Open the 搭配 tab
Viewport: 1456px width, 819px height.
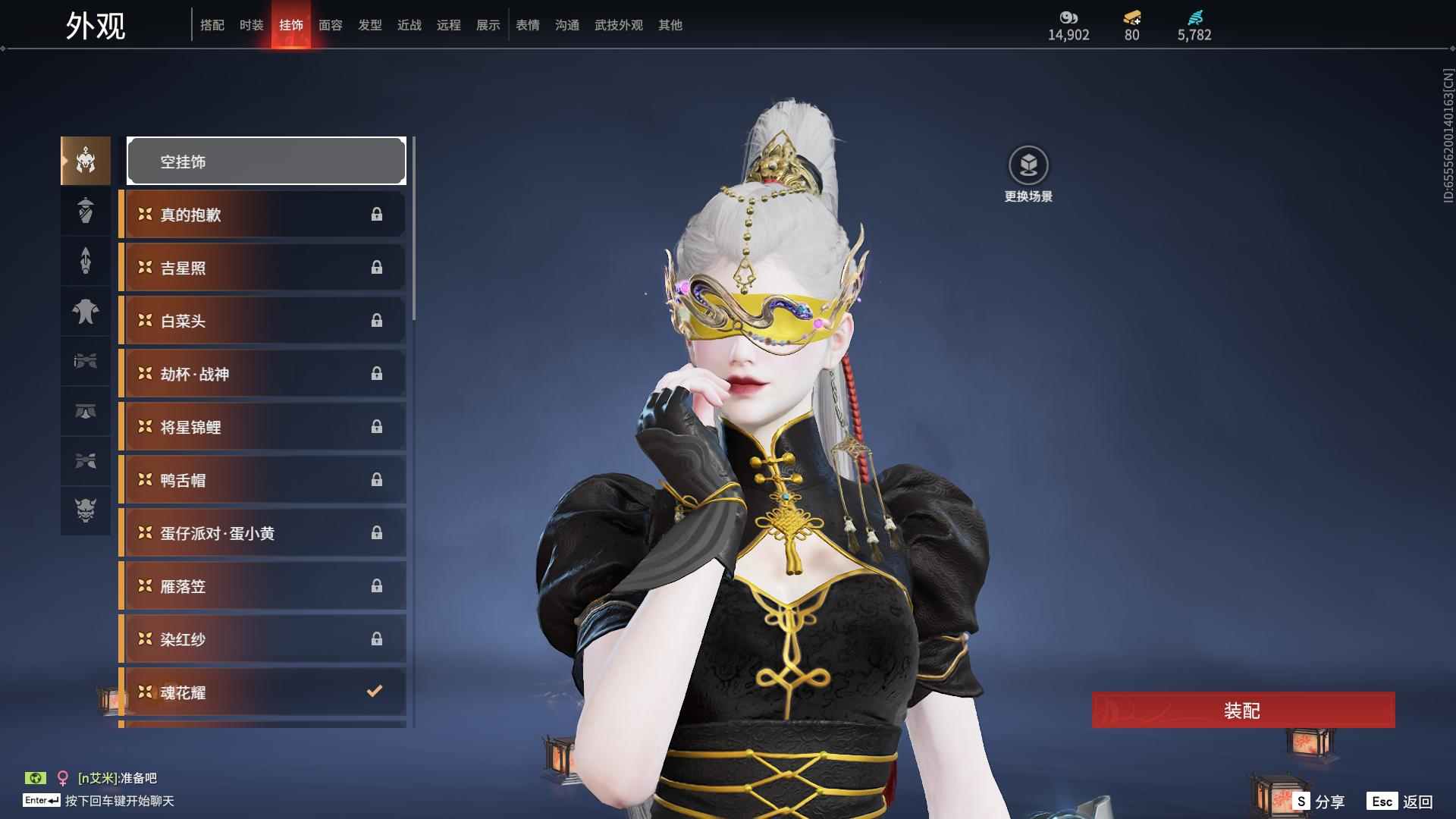(212, 25)
